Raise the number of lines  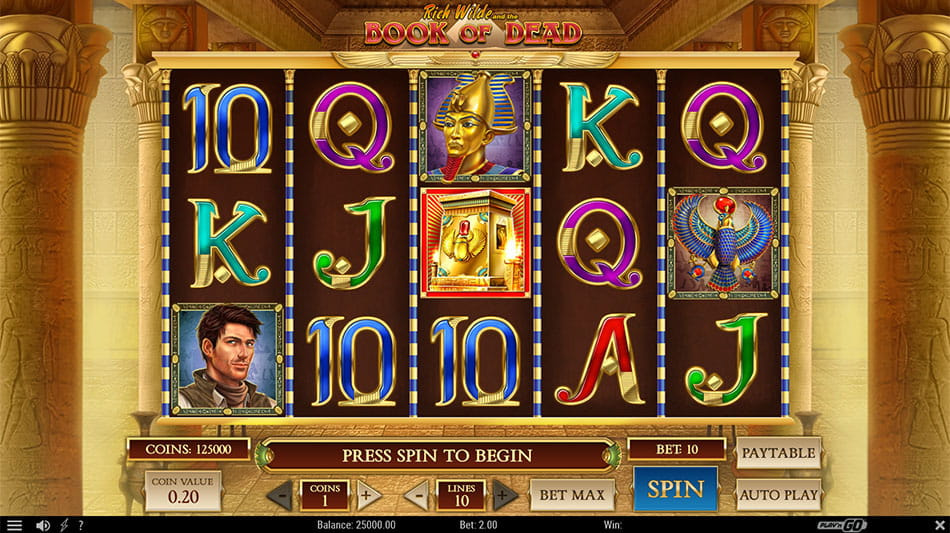point(505,494)
